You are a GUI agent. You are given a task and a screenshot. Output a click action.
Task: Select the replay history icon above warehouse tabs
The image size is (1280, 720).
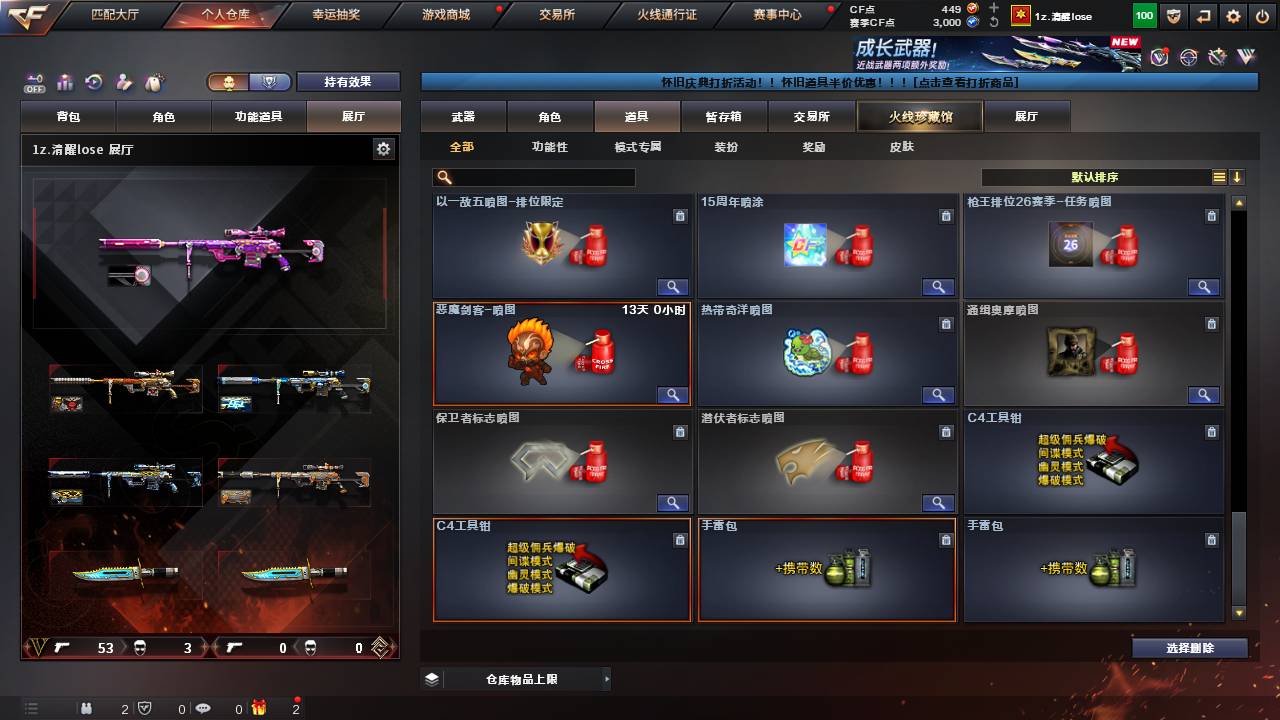pyautogui.click(x=92, y=80)
